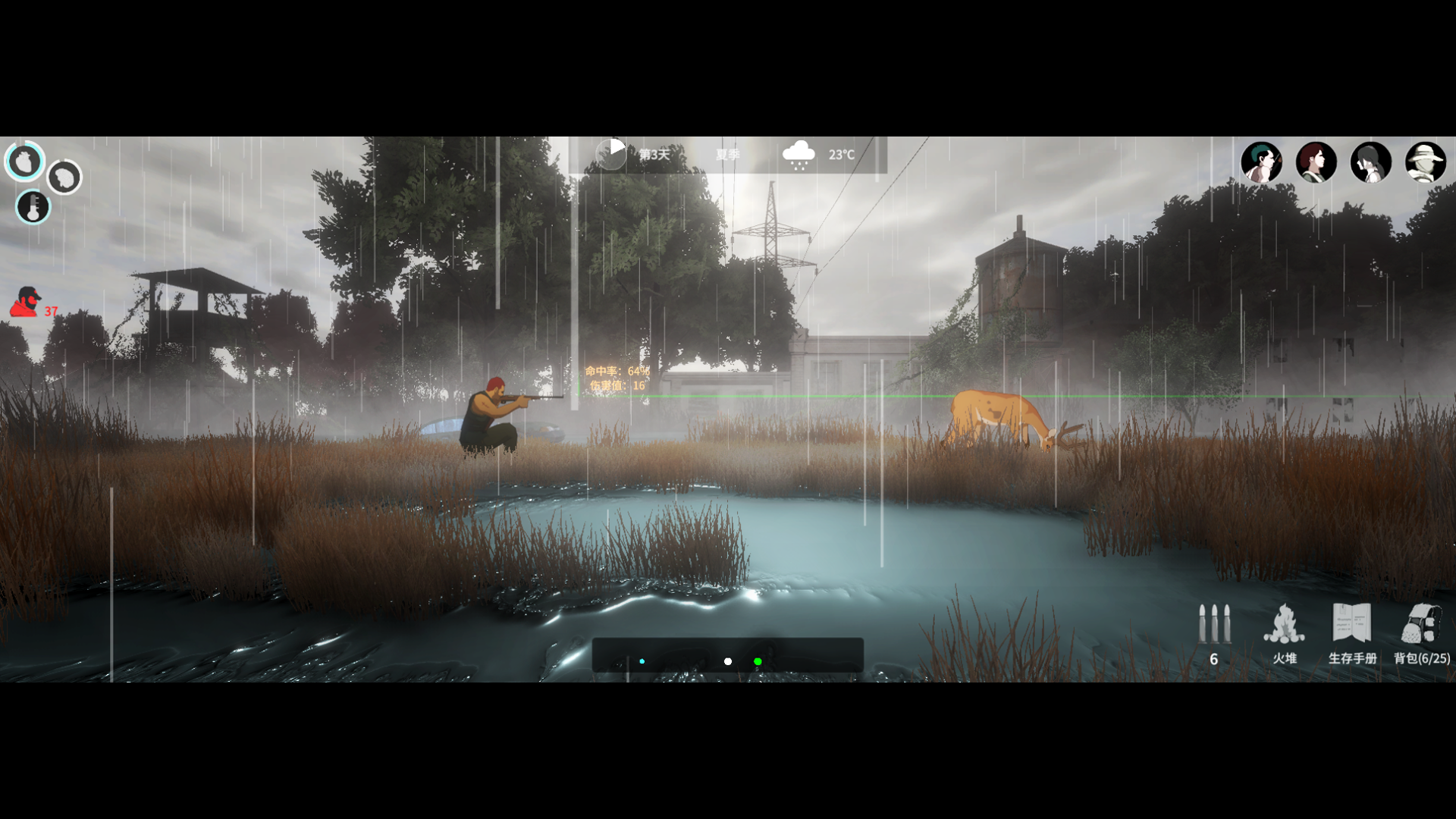This screenshot has width=1456, height=819.
Task: Click the day-night clock dial
Action: pyautogui.click(x=610, y=154)
